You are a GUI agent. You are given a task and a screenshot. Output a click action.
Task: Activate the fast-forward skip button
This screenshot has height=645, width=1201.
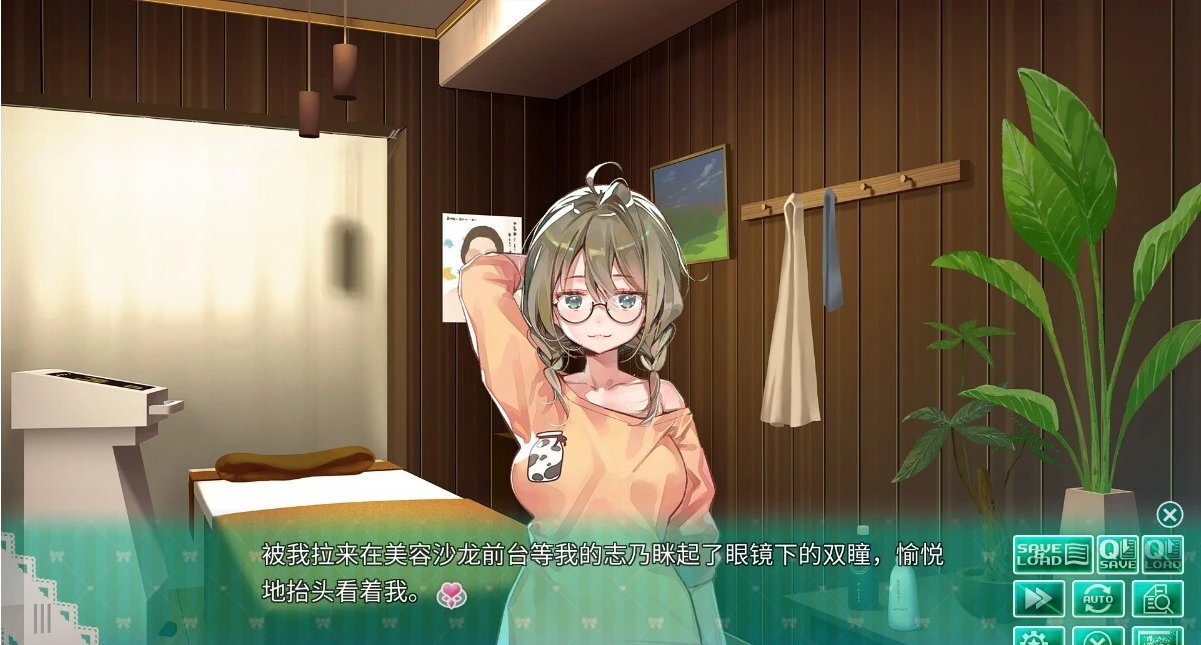(1038, 598)
